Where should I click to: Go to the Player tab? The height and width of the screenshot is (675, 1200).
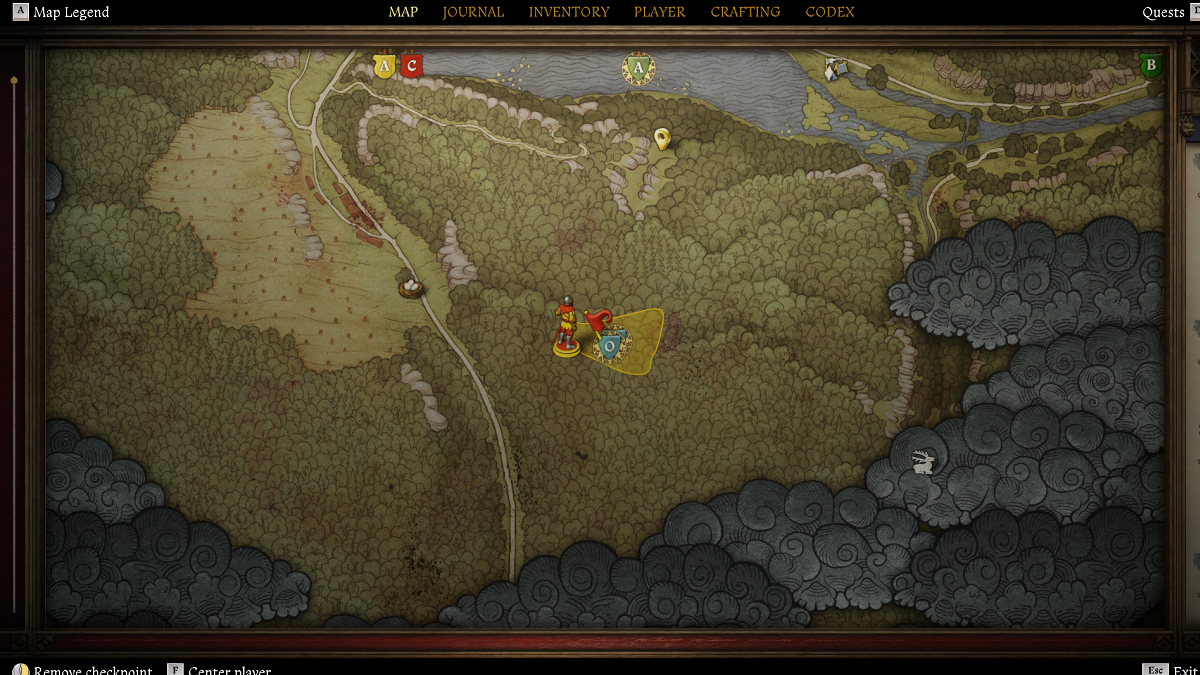[659, 12]
